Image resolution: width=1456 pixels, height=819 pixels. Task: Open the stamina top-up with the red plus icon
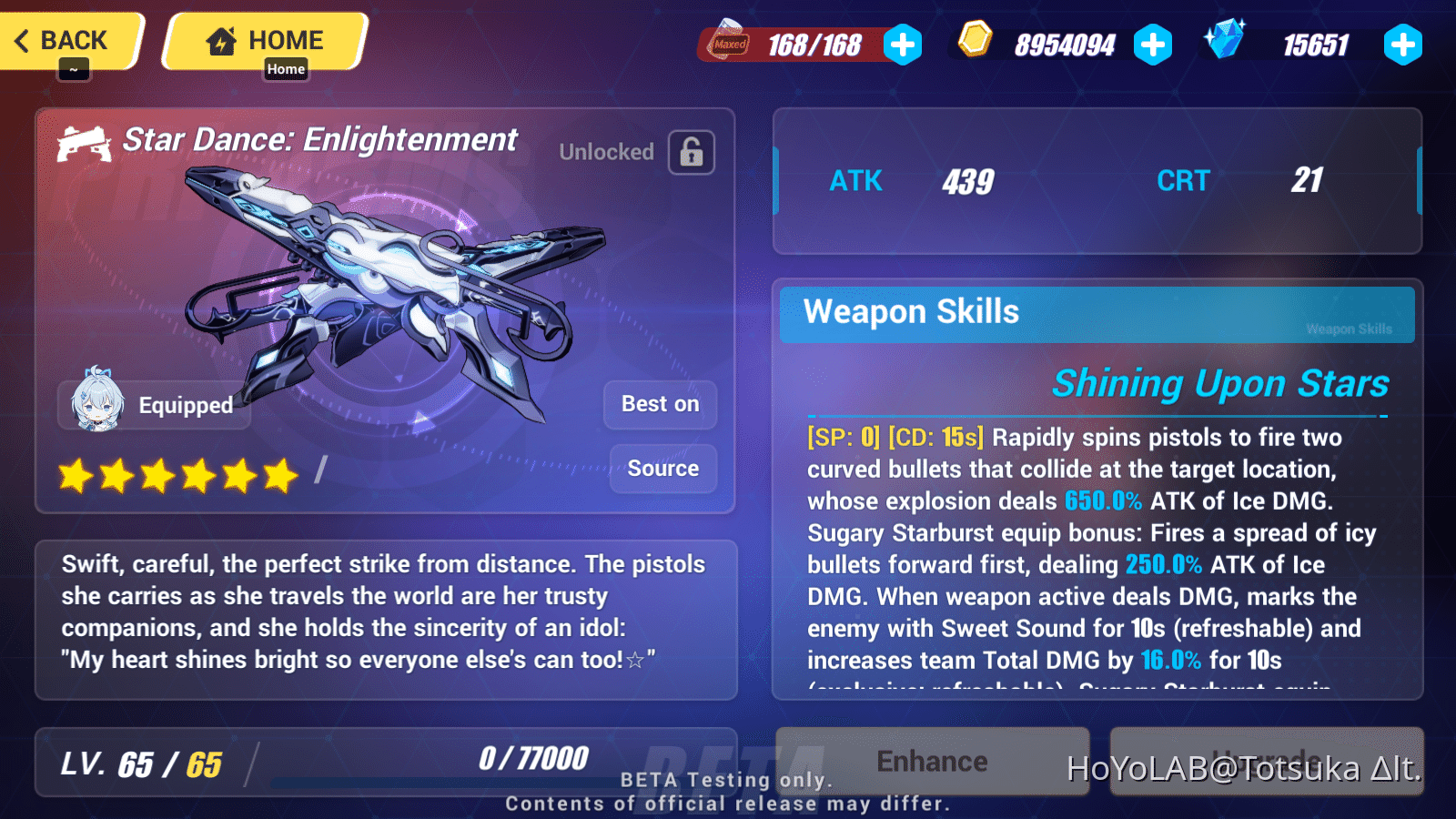click(903, 43)
